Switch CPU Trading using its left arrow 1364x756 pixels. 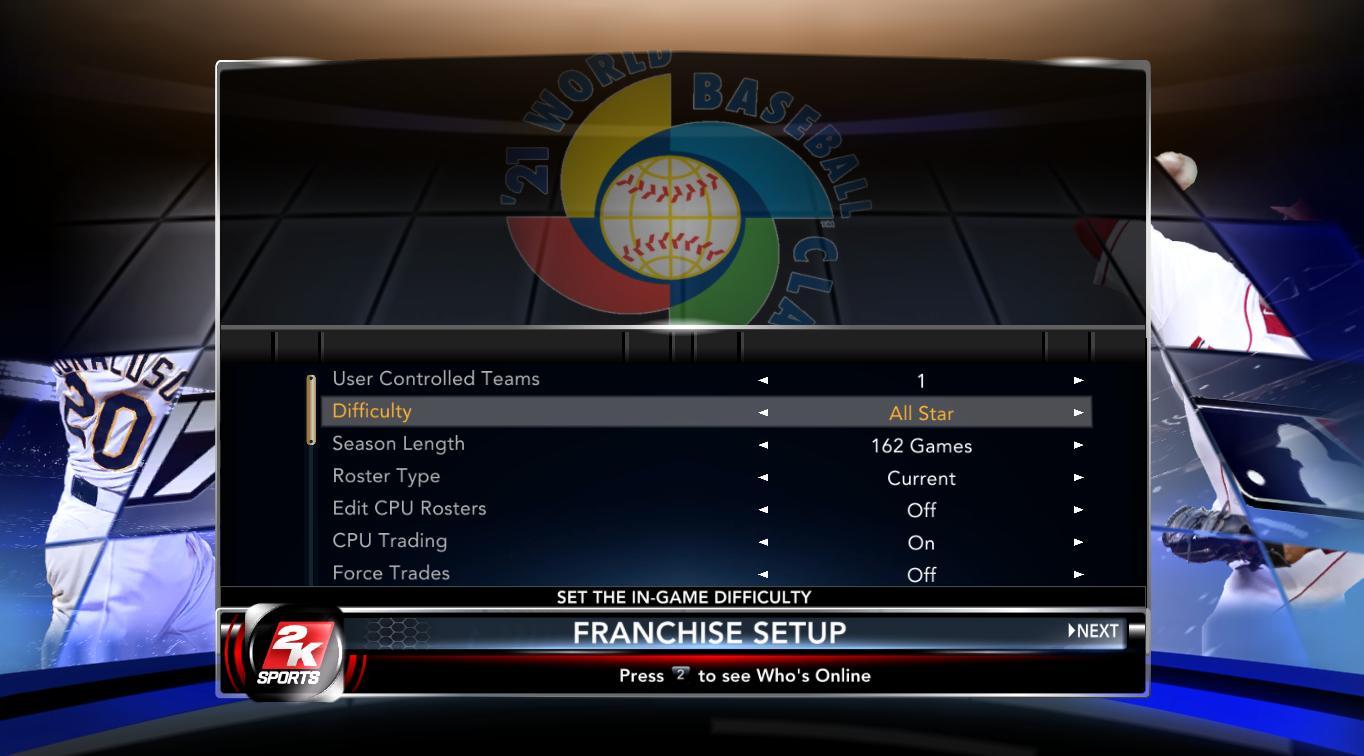[764, 542]
